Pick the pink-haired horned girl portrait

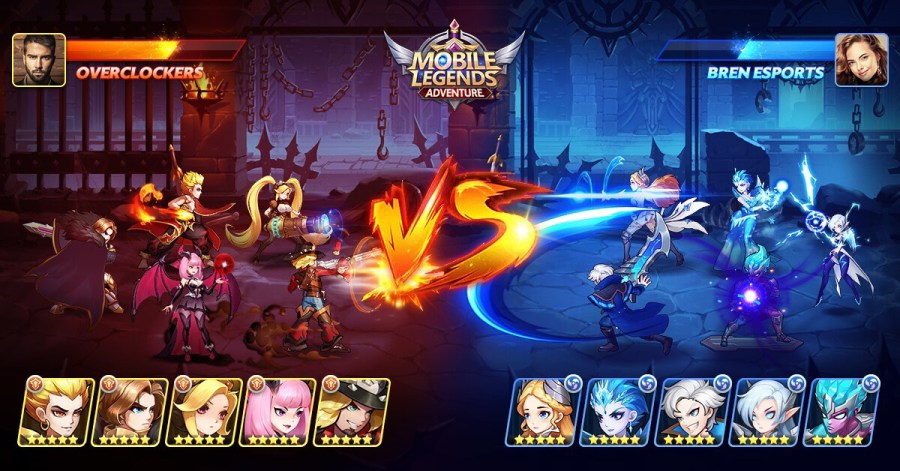(278, 411)
